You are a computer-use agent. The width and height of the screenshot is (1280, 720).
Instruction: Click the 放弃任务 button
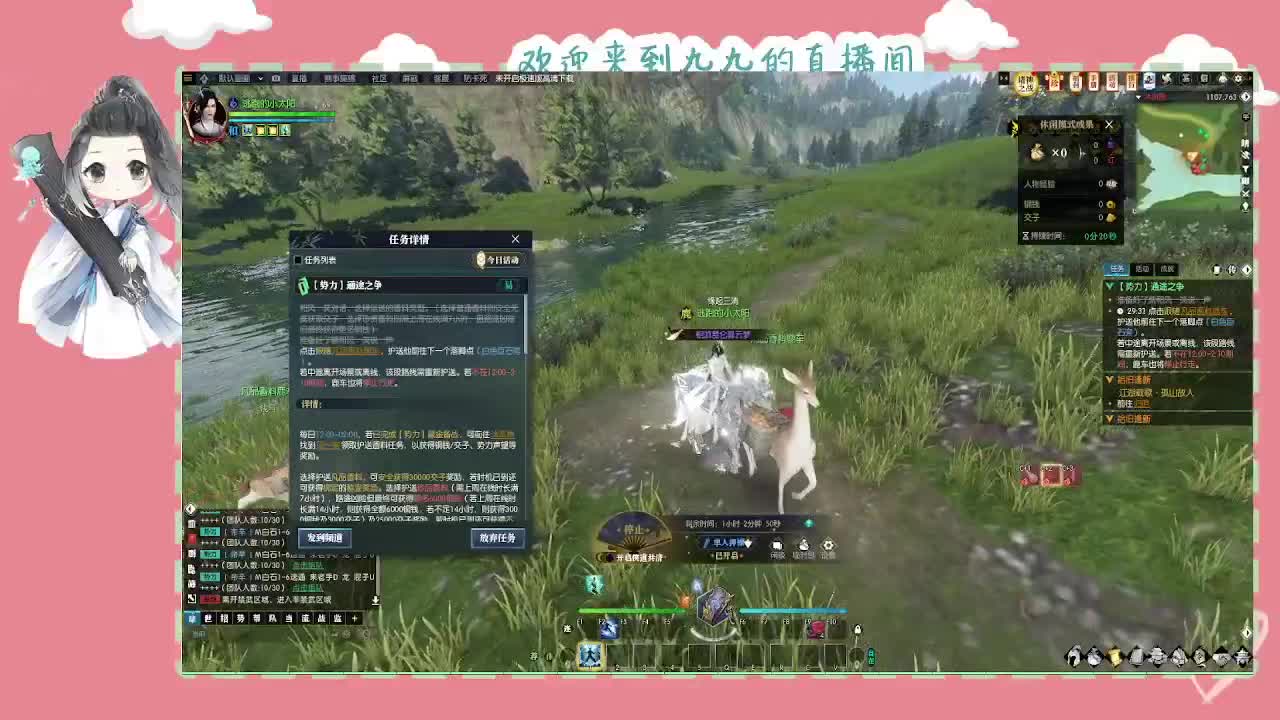(496, 538)
